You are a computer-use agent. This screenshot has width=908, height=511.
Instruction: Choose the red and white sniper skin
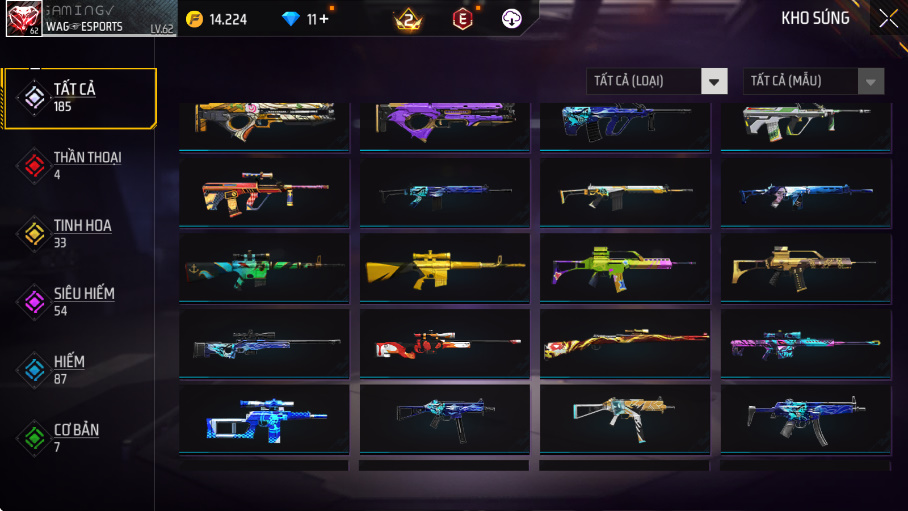pyautogui.click(x=444, y=343)
